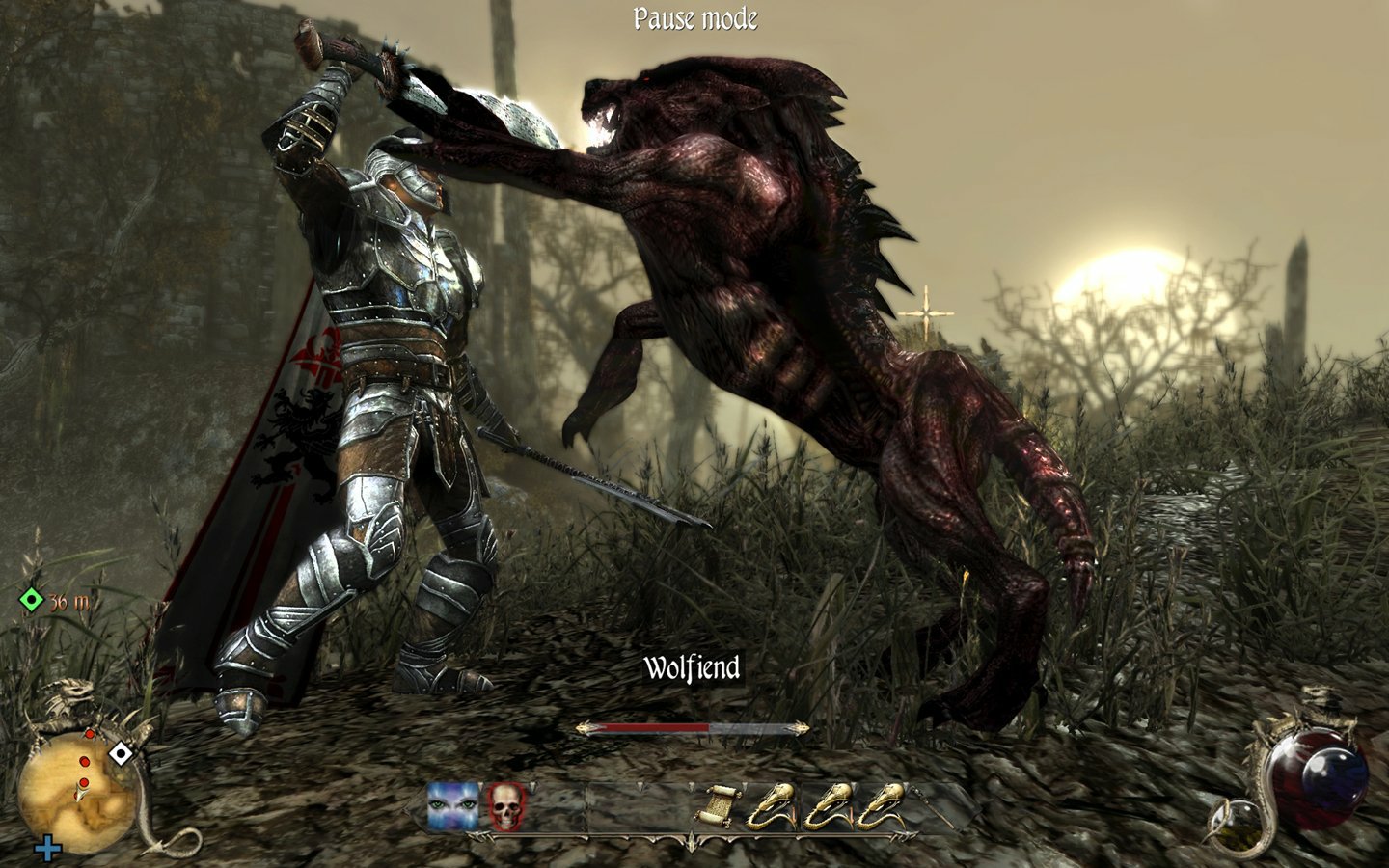The height and width of the screenshot is (868, 1389).
Task: Toggle pause mode off via the Pause mode label
Action: (x=694, y=17)
